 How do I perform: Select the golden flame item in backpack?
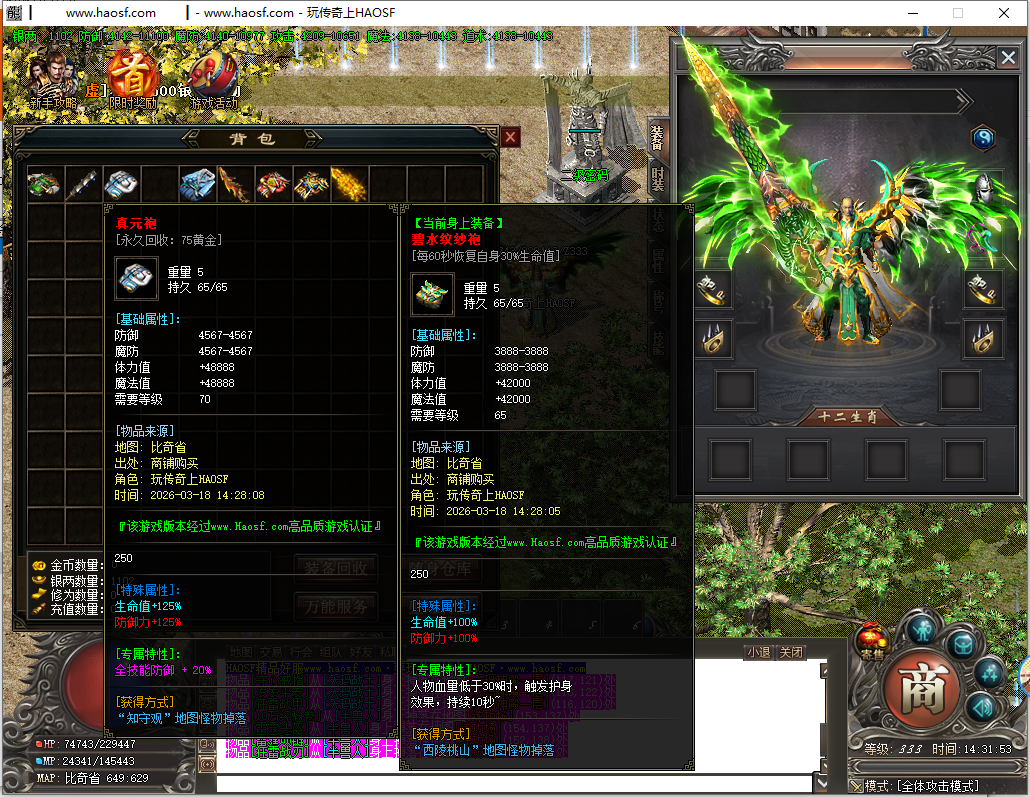(x=348, y=184)
